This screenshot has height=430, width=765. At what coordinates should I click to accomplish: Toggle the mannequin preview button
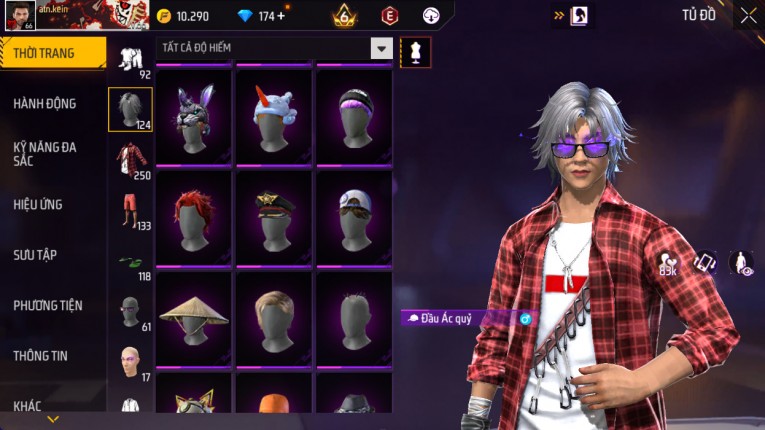415,52
